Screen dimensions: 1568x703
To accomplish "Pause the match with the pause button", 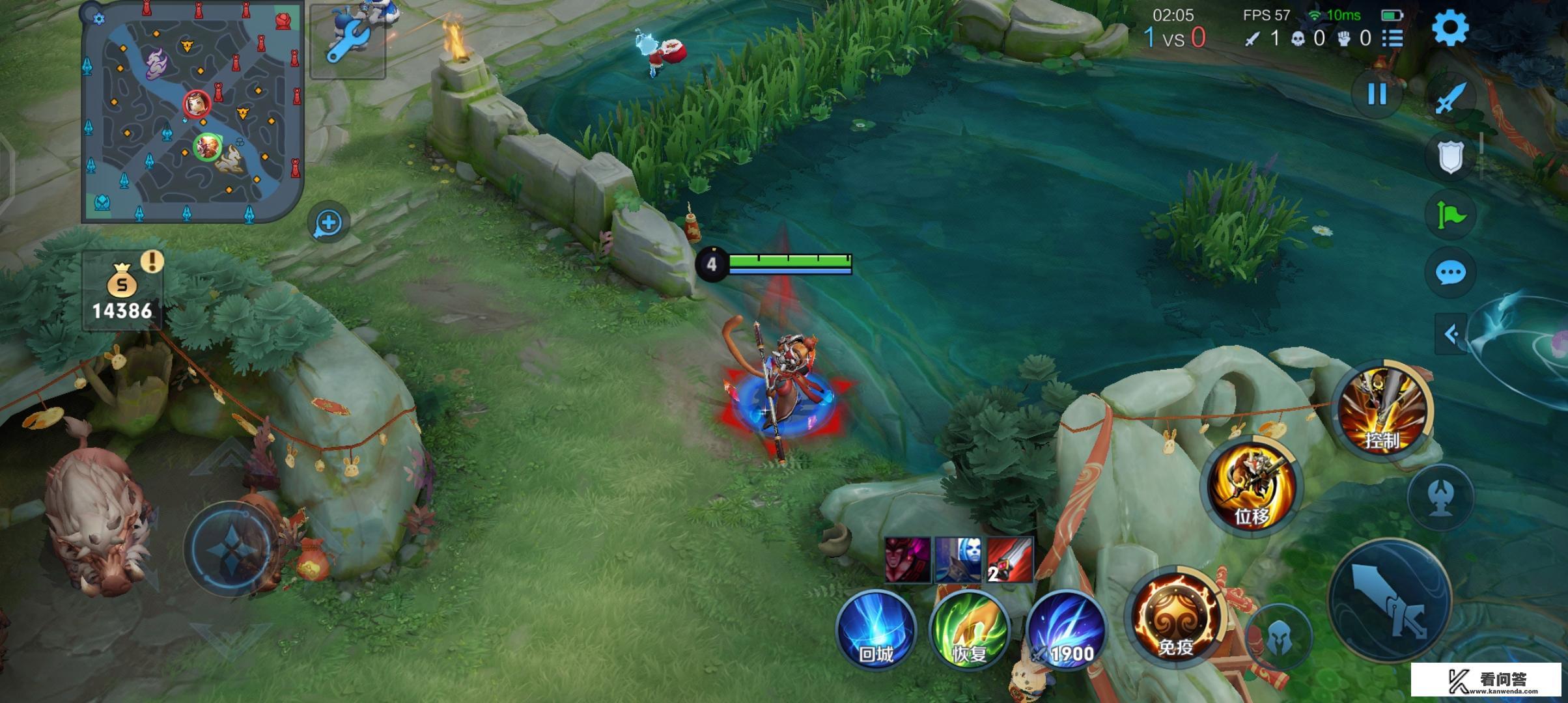I will pos(1377,95).
